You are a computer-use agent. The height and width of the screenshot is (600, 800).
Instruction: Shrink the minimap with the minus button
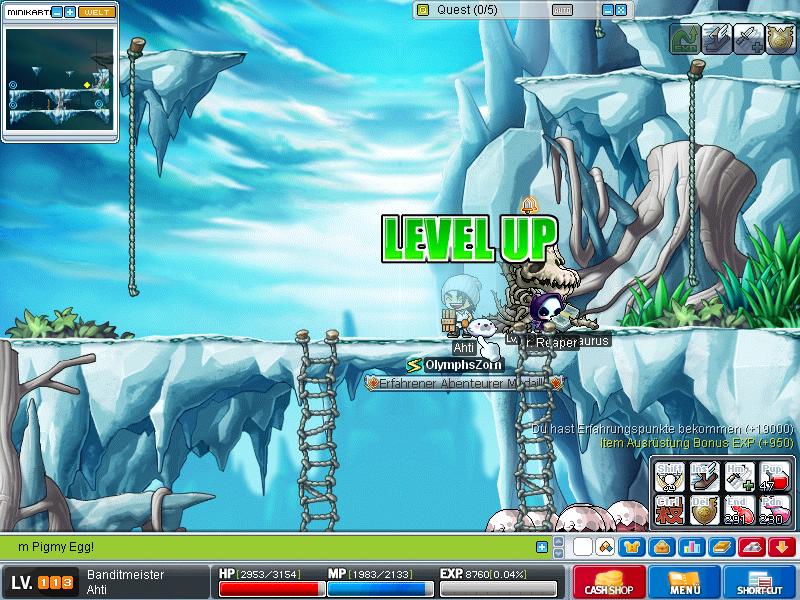(x=57, y=12)
